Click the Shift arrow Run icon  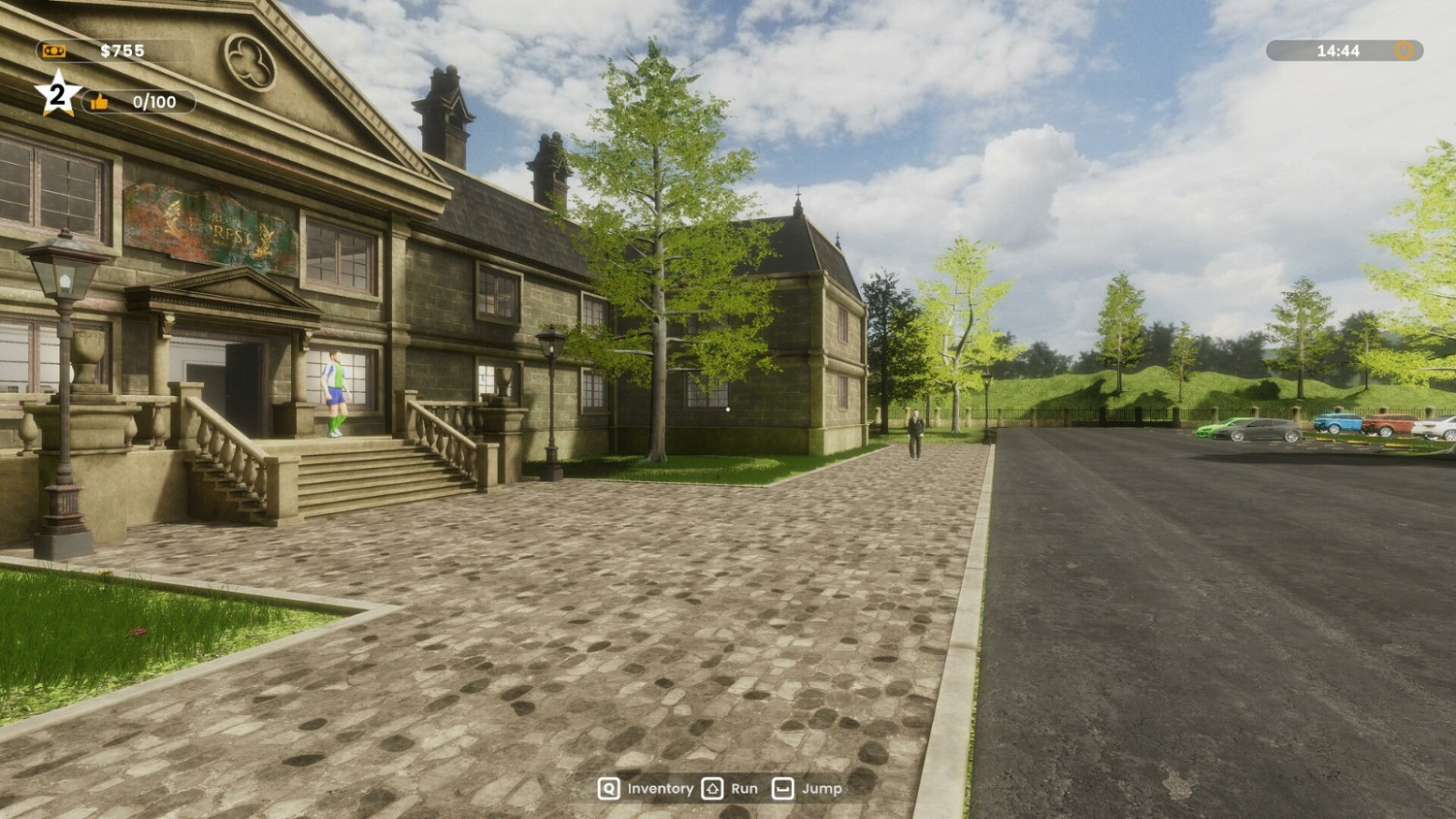tap(711, 789)
